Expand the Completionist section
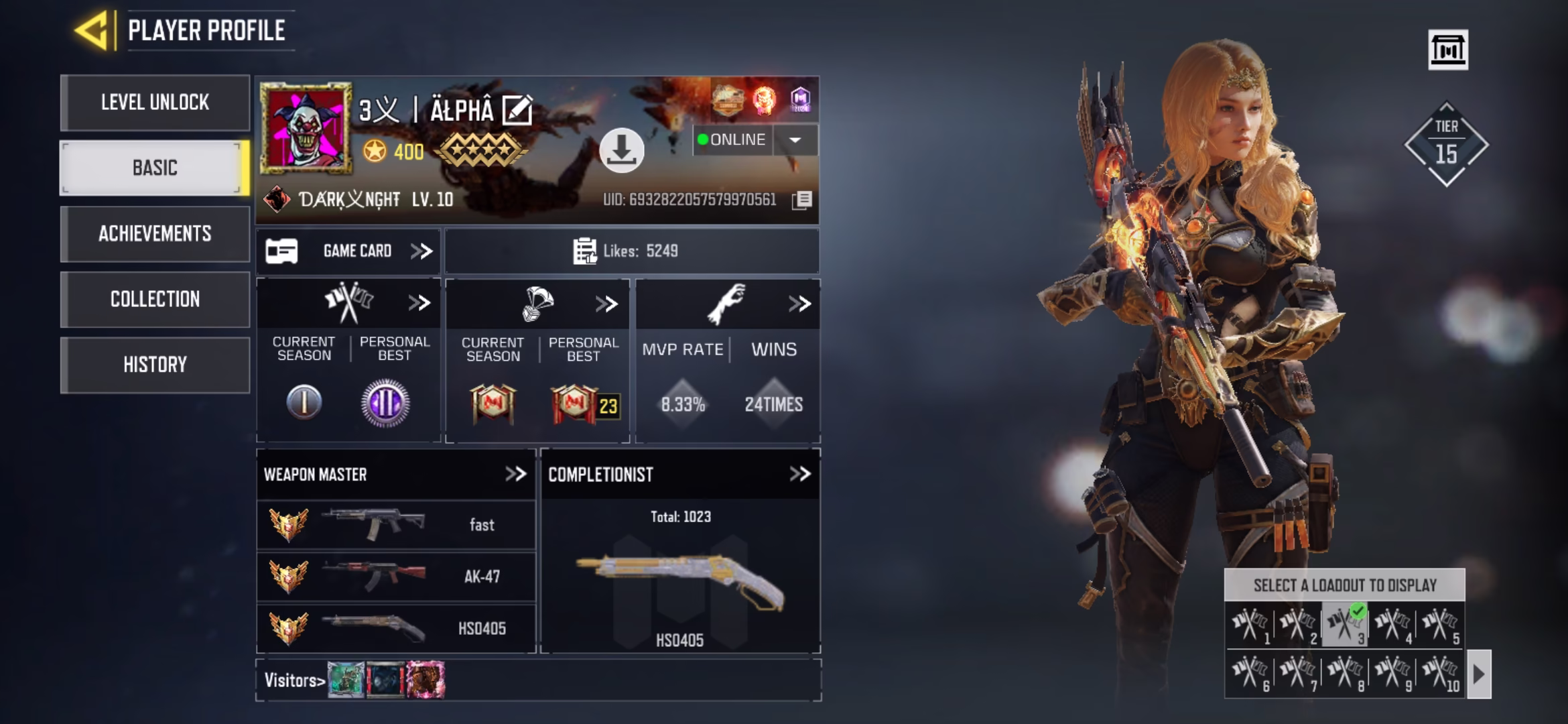 click(799, 475)
